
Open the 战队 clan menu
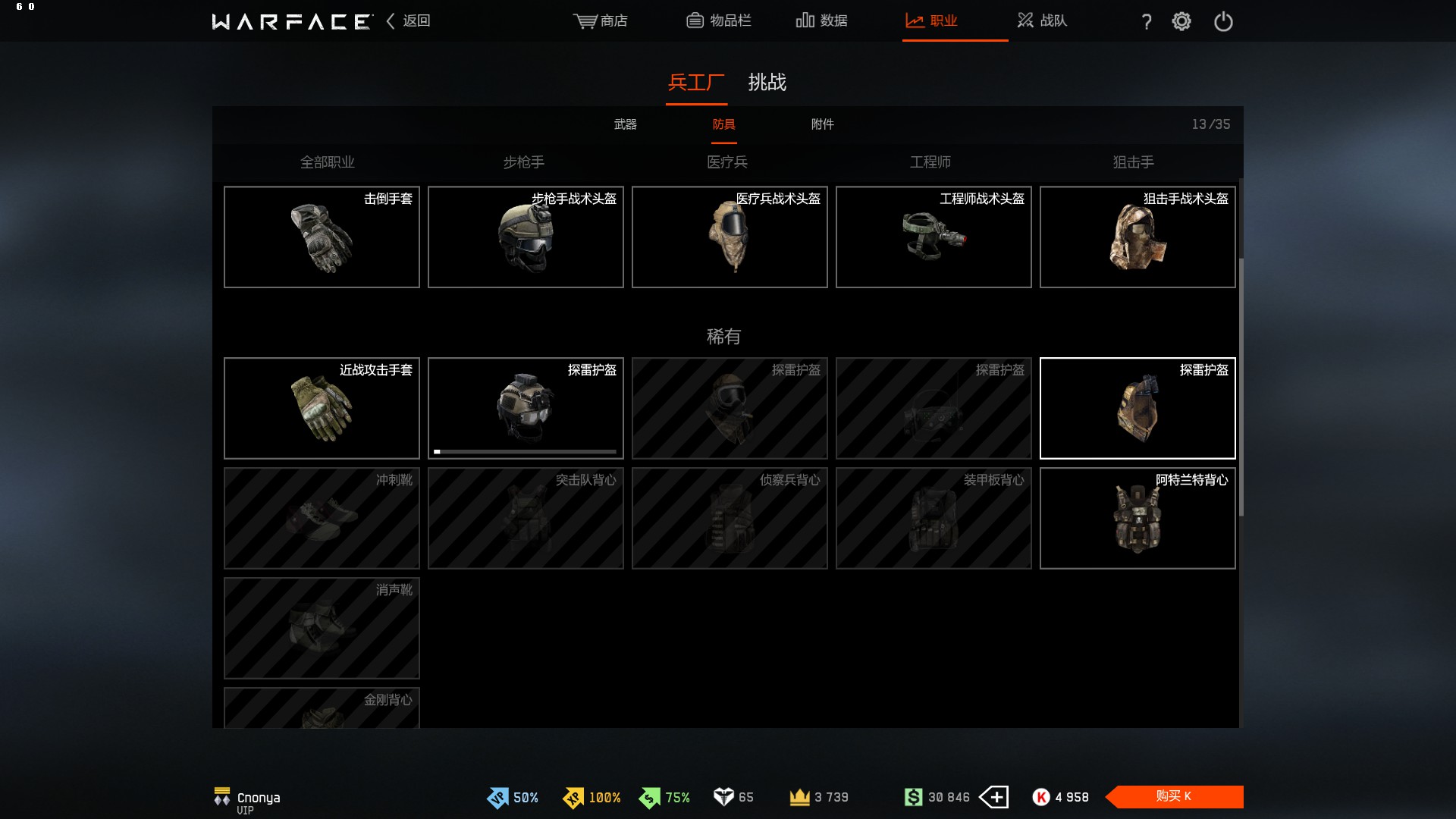click(1043, 20)
